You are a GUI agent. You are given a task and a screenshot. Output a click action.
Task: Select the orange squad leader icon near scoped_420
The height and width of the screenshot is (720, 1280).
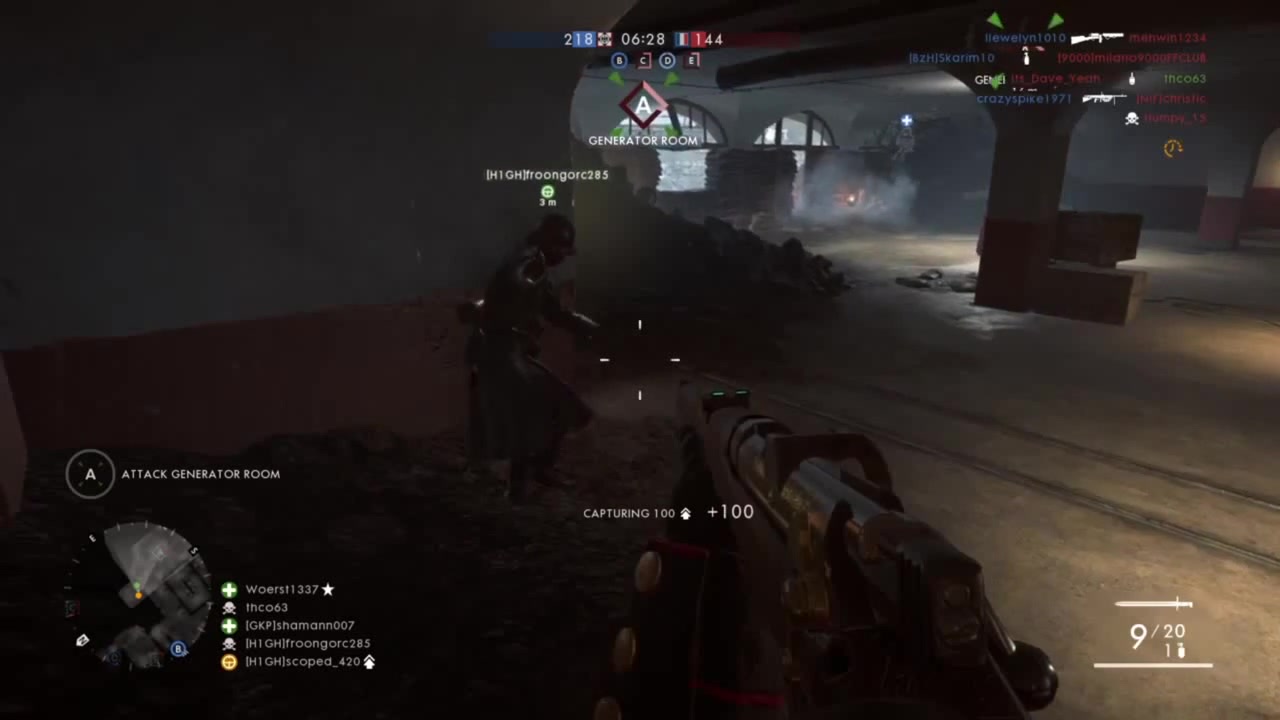coord(229,662)
